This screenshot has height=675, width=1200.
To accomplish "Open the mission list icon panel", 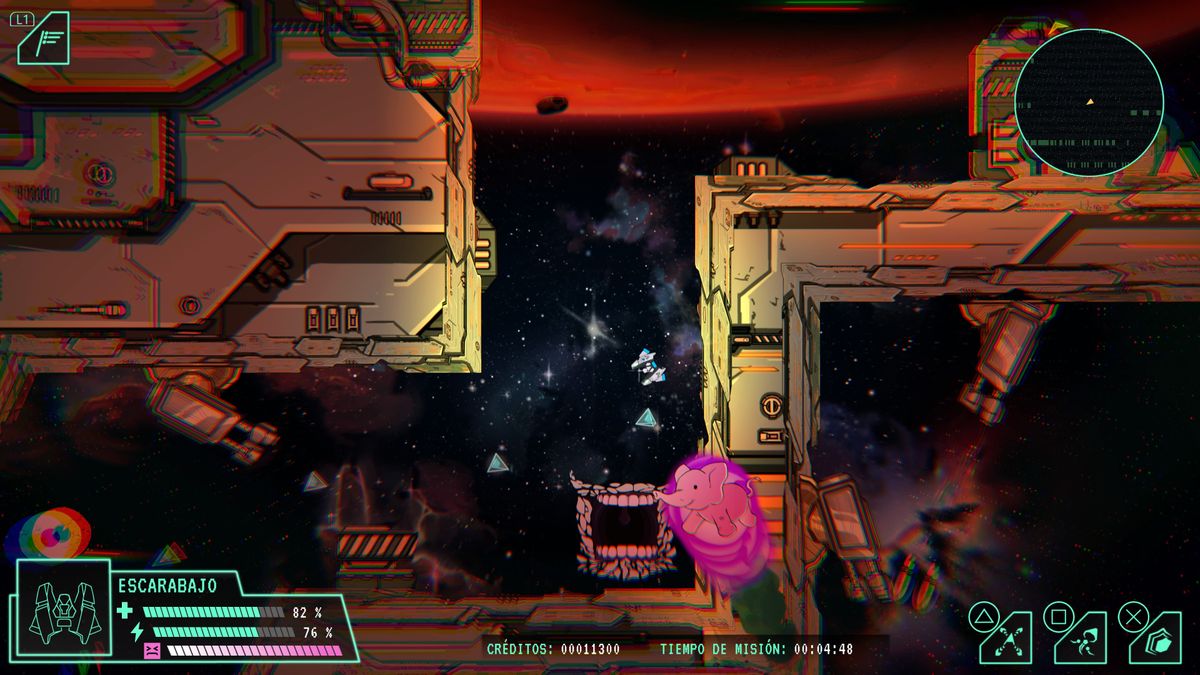I will click(45, 41).
